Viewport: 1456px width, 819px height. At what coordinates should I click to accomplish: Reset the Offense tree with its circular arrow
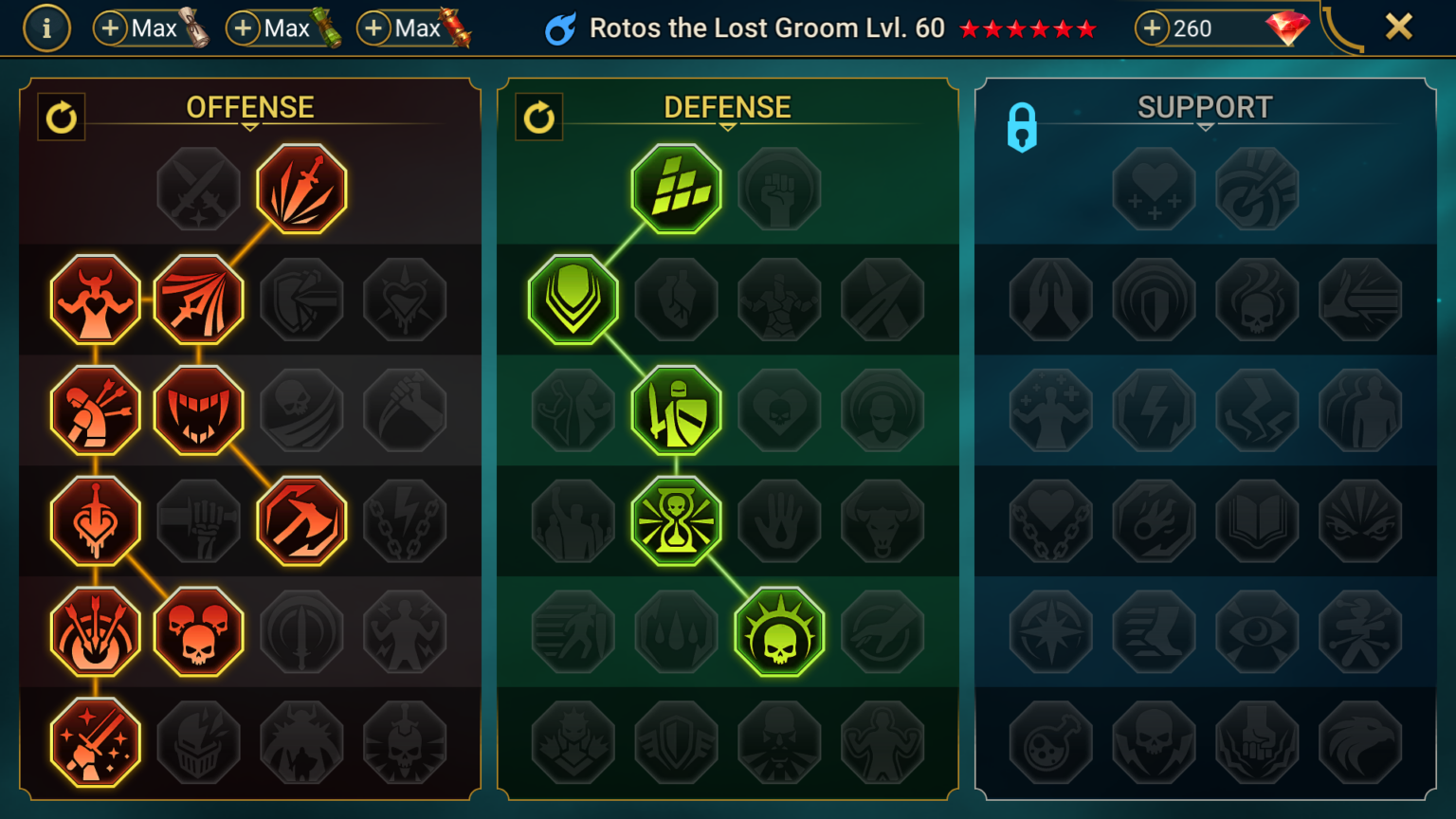62,118
